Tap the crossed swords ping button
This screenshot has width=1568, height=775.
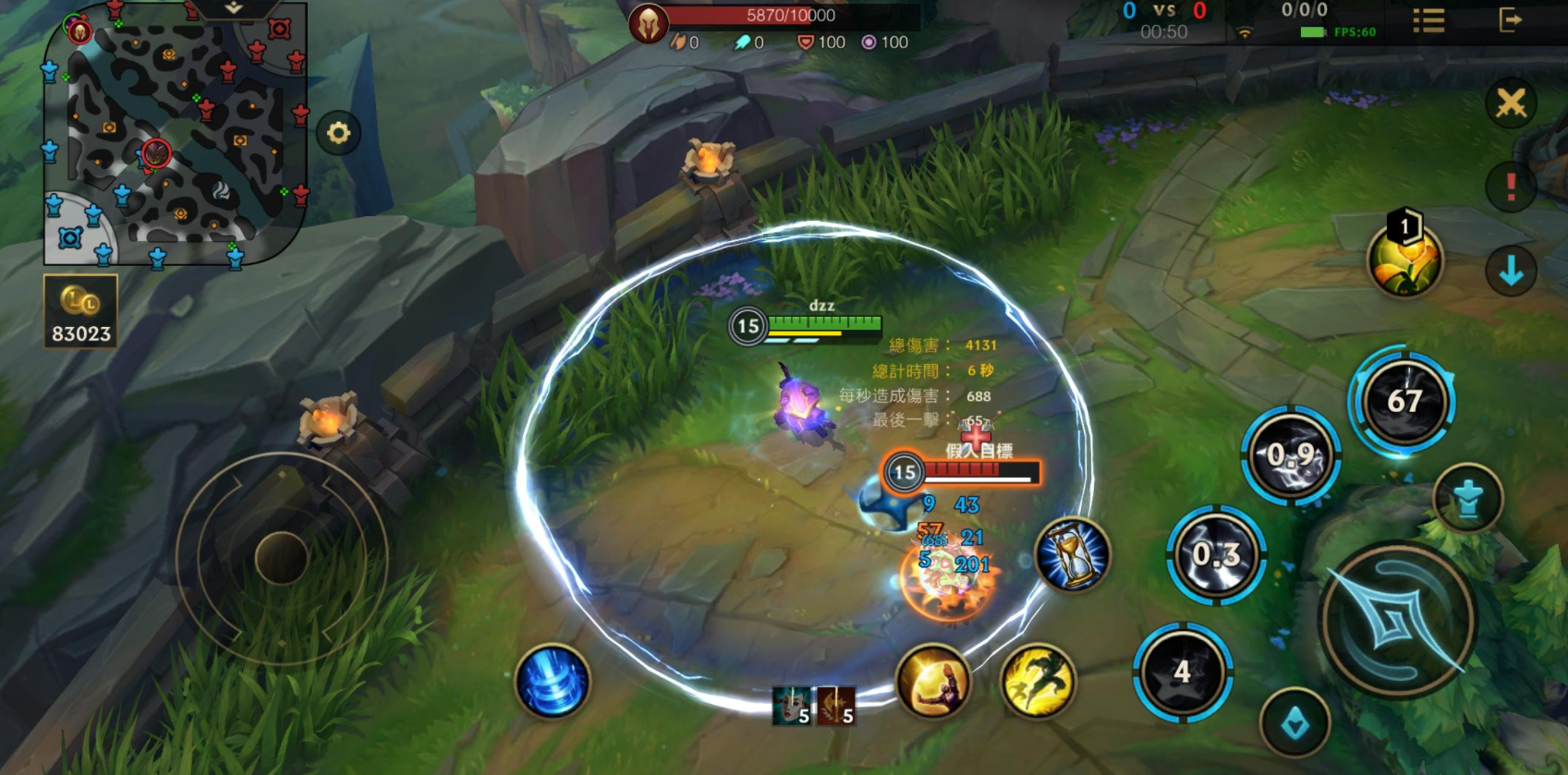point(1511,103)
